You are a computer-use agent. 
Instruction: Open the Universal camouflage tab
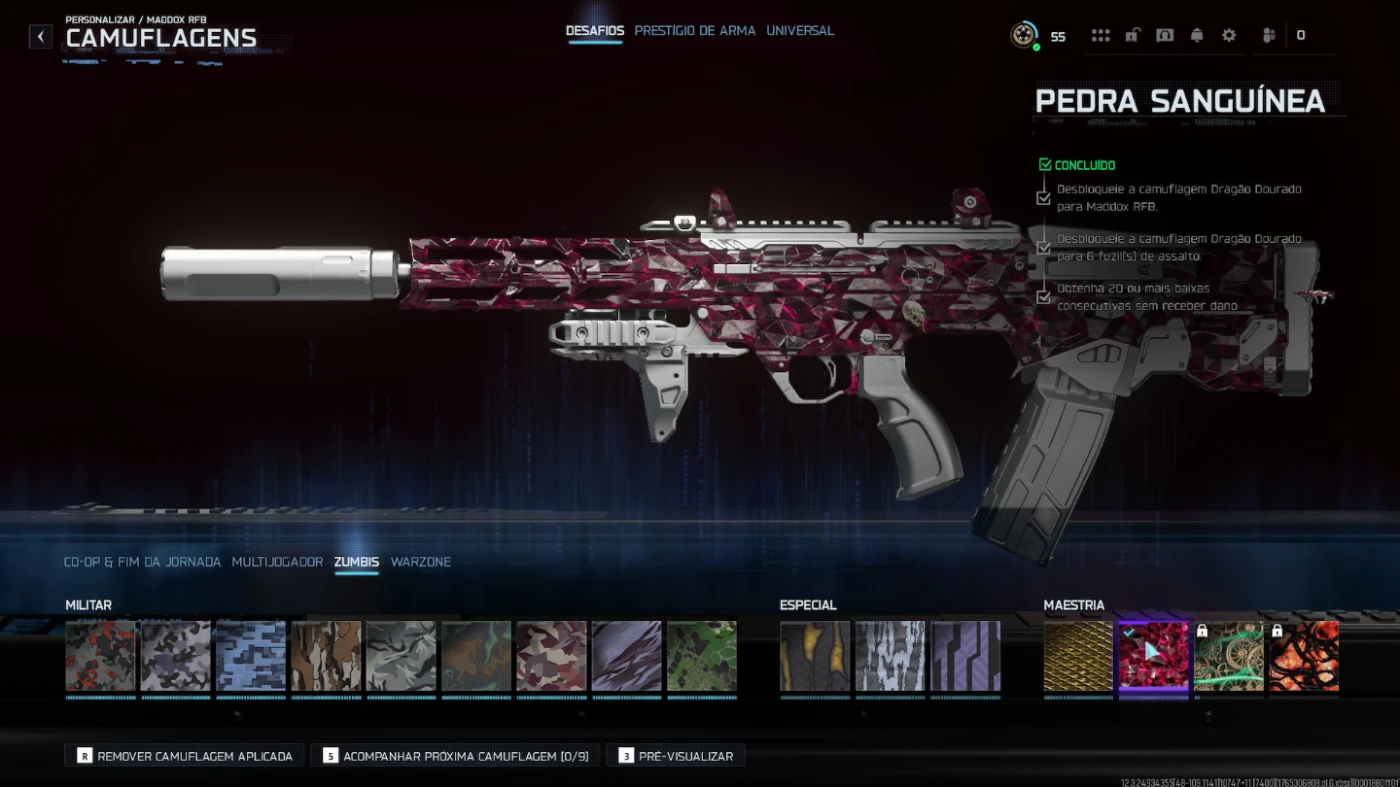pyautogui.click(x=800, y=31)
